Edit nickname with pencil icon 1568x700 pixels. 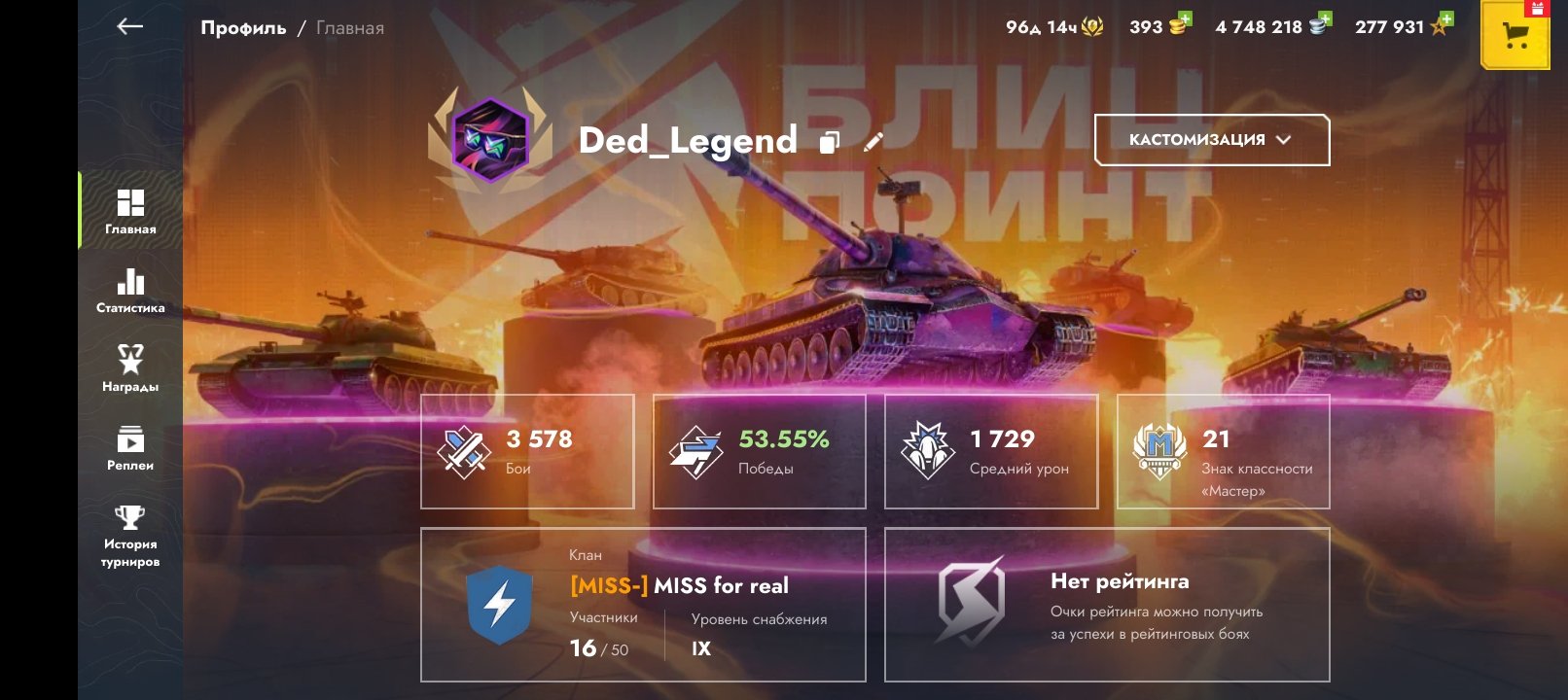[x=873, y=142]
